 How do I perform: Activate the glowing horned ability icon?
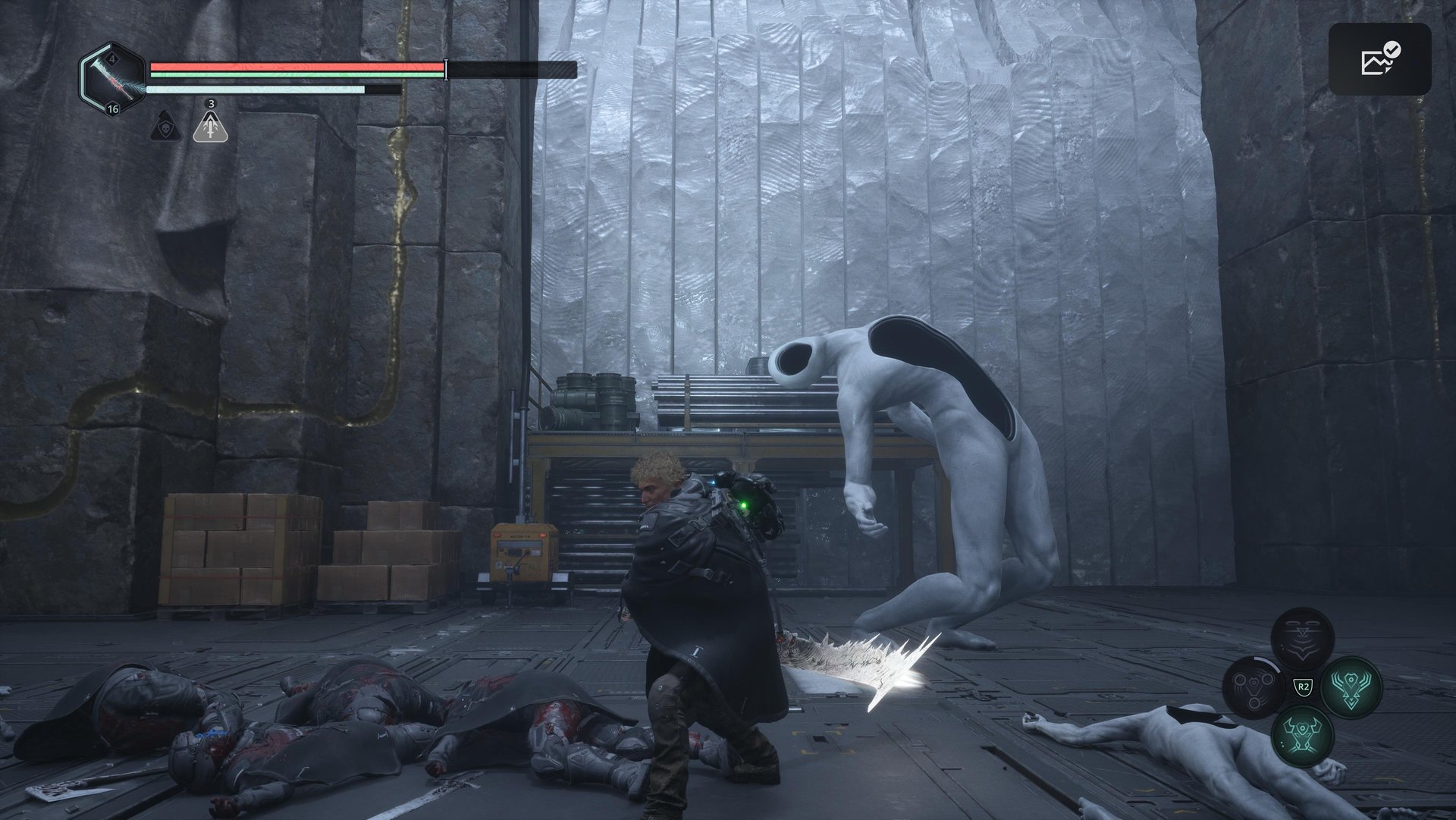[1302, 734]
